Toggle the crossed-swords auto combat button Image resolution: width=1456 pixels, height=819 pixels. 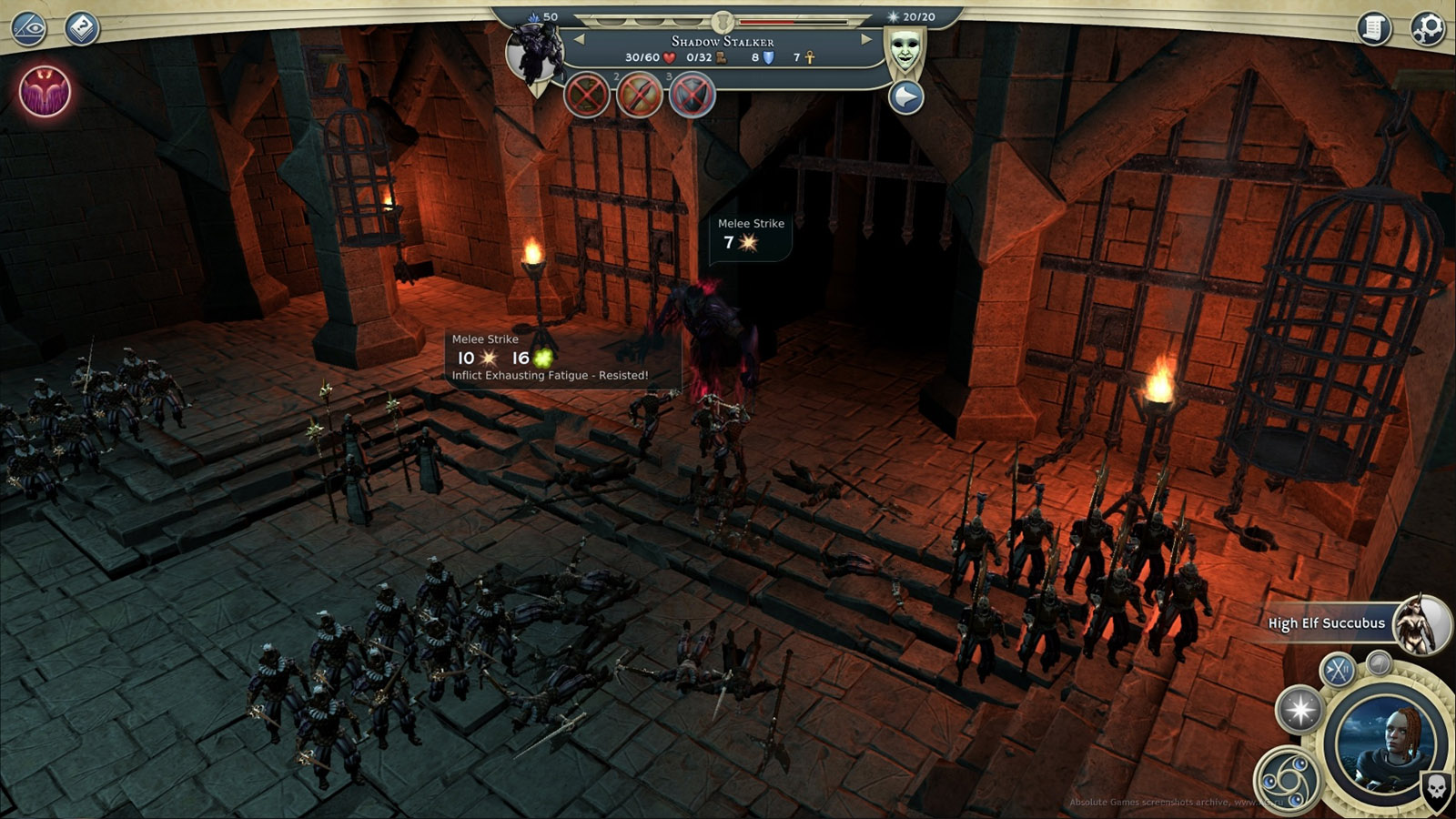[1338, 671]
